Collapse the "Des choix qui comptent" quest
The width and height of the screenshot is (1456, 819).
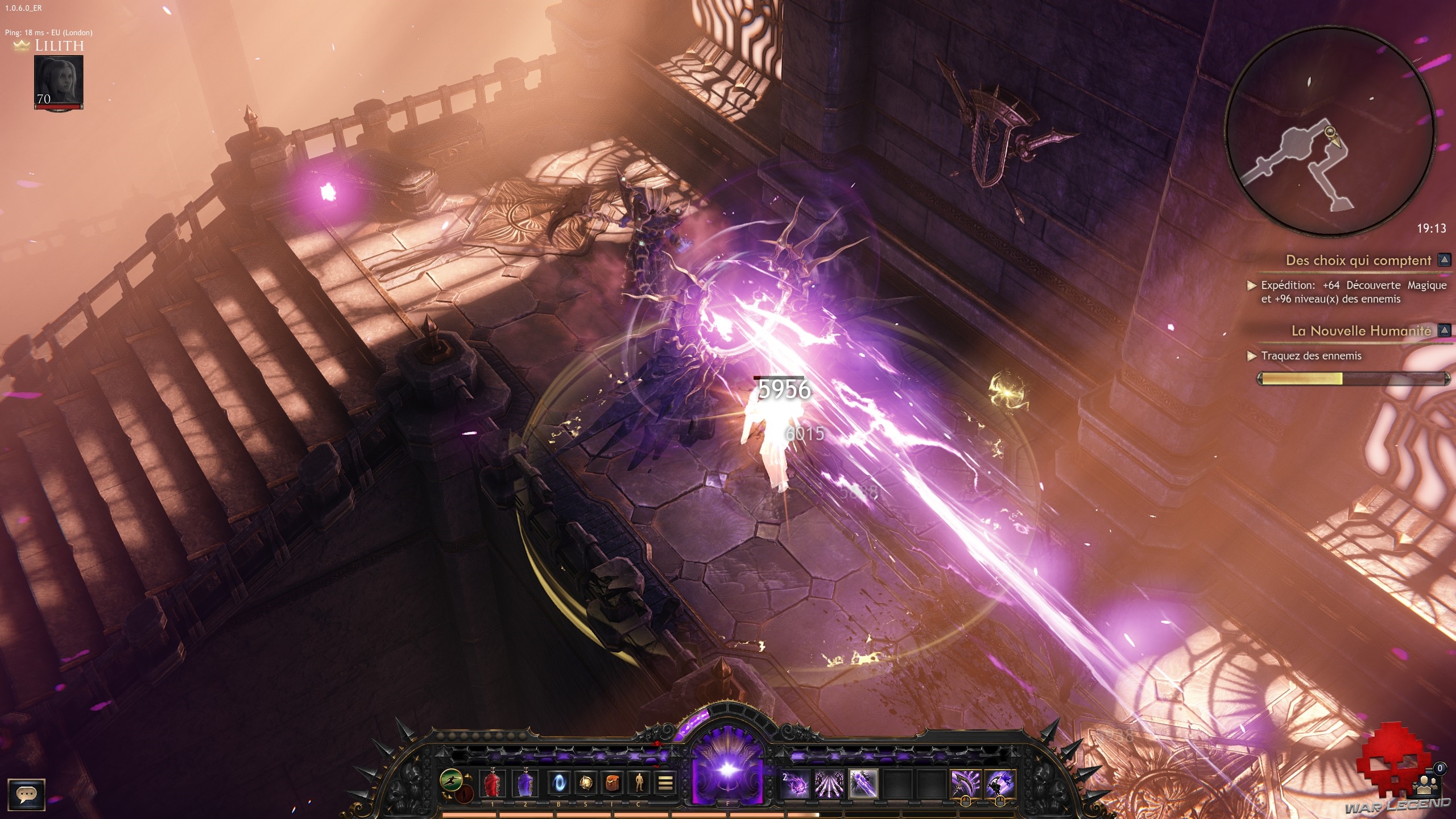coord(1443,260)
